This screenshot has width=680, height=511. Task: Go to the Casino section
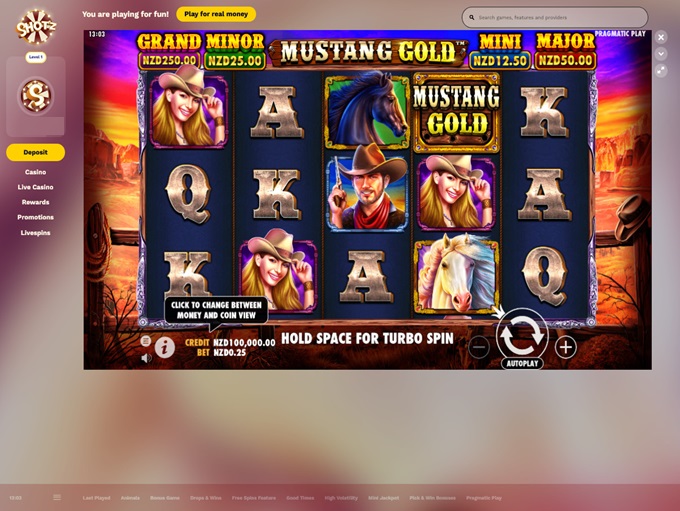(36, 172)
